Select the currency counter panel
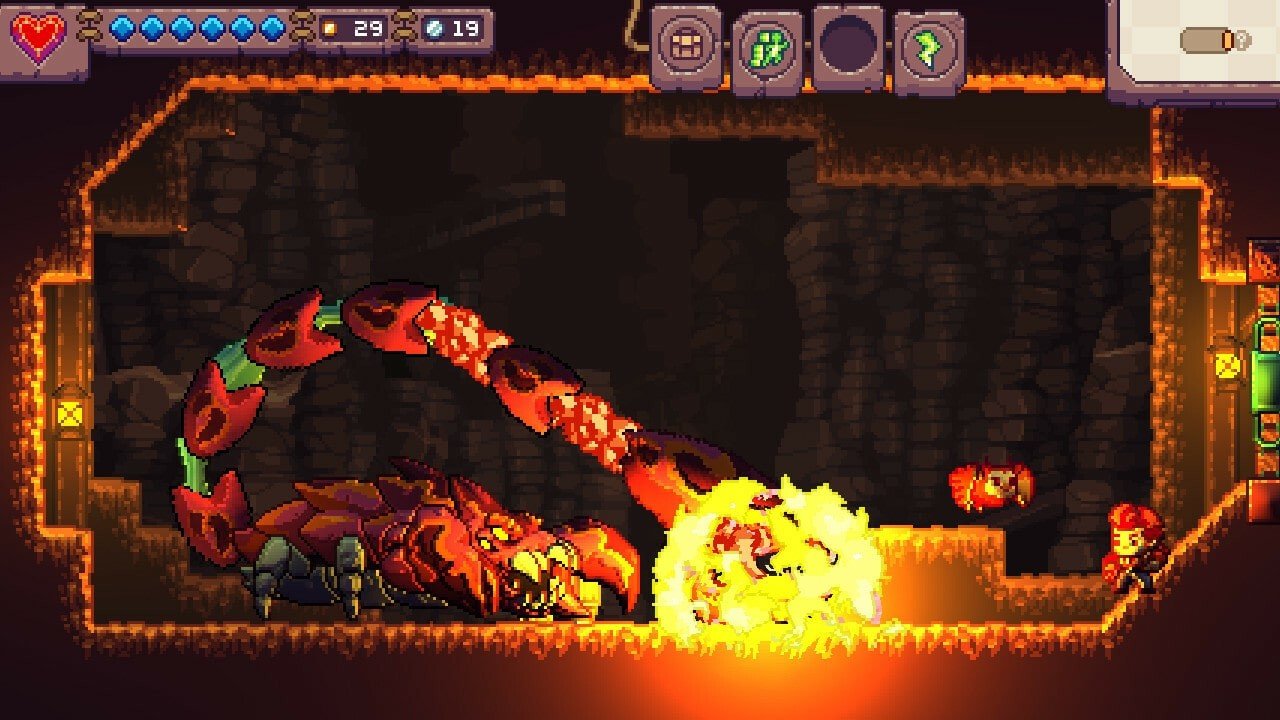This screenshot has width=1280, height=720. [x=400, y=30]
